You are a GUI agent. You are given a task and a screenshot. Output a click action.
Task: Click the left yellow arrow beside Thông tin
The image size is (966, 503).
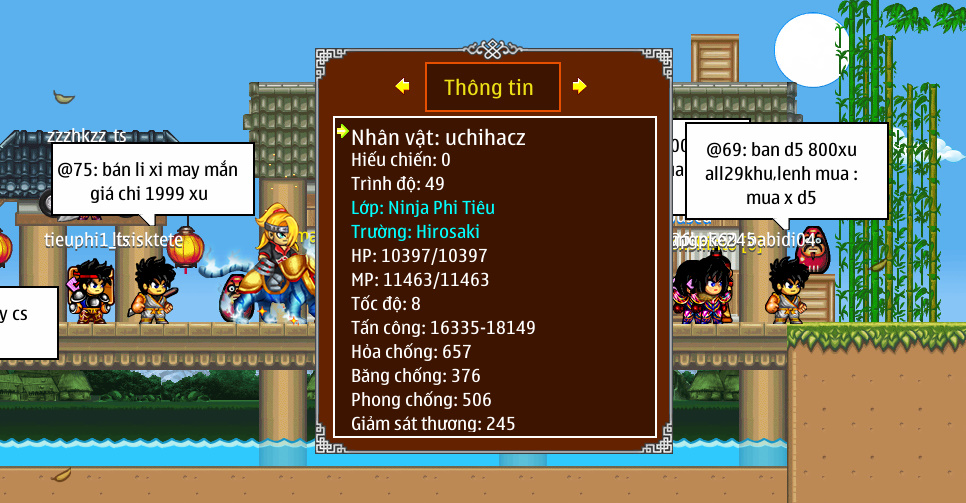(402, 87)
